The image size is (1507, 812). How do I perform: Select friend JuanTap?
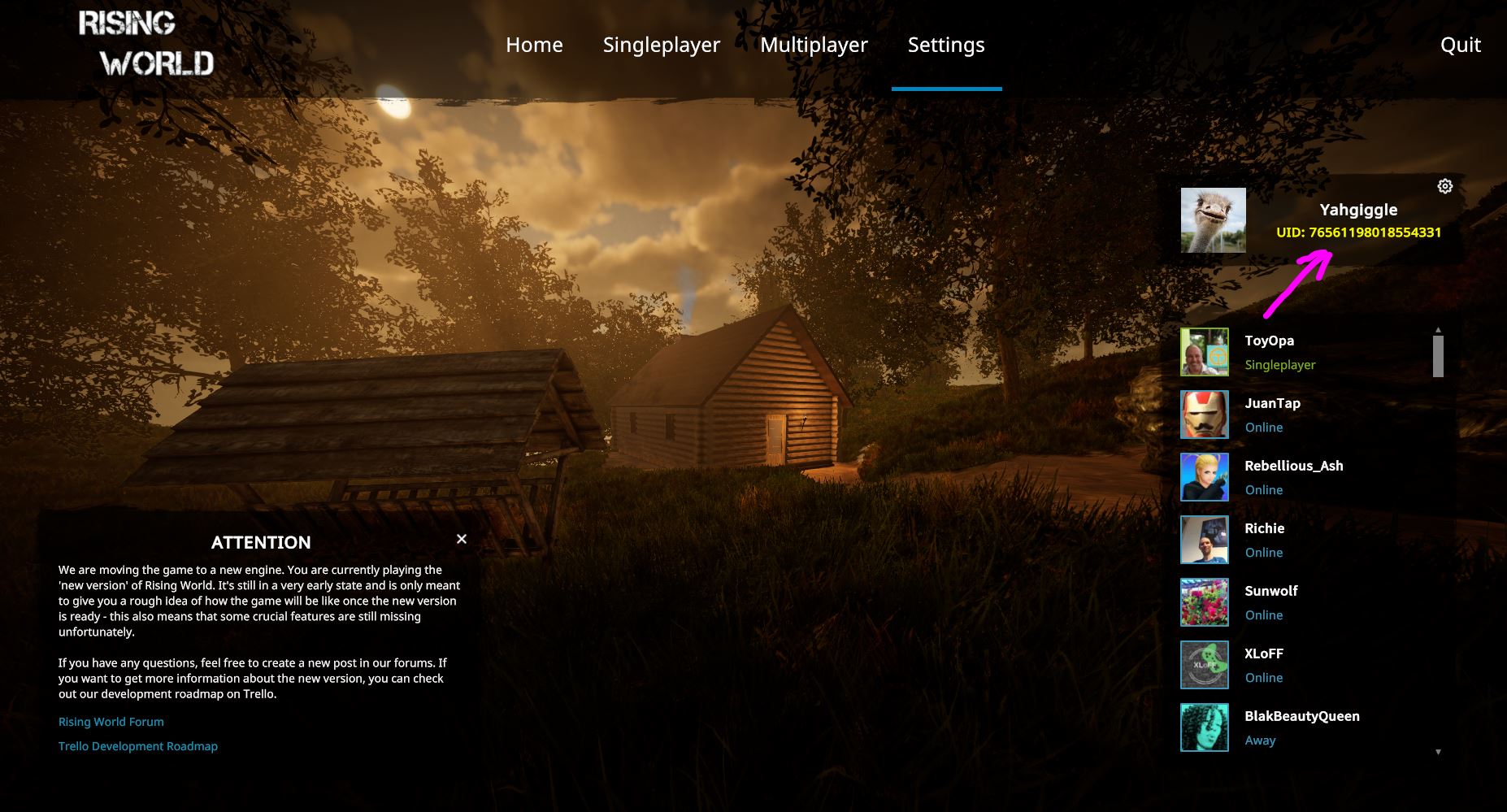point(1272,404)
